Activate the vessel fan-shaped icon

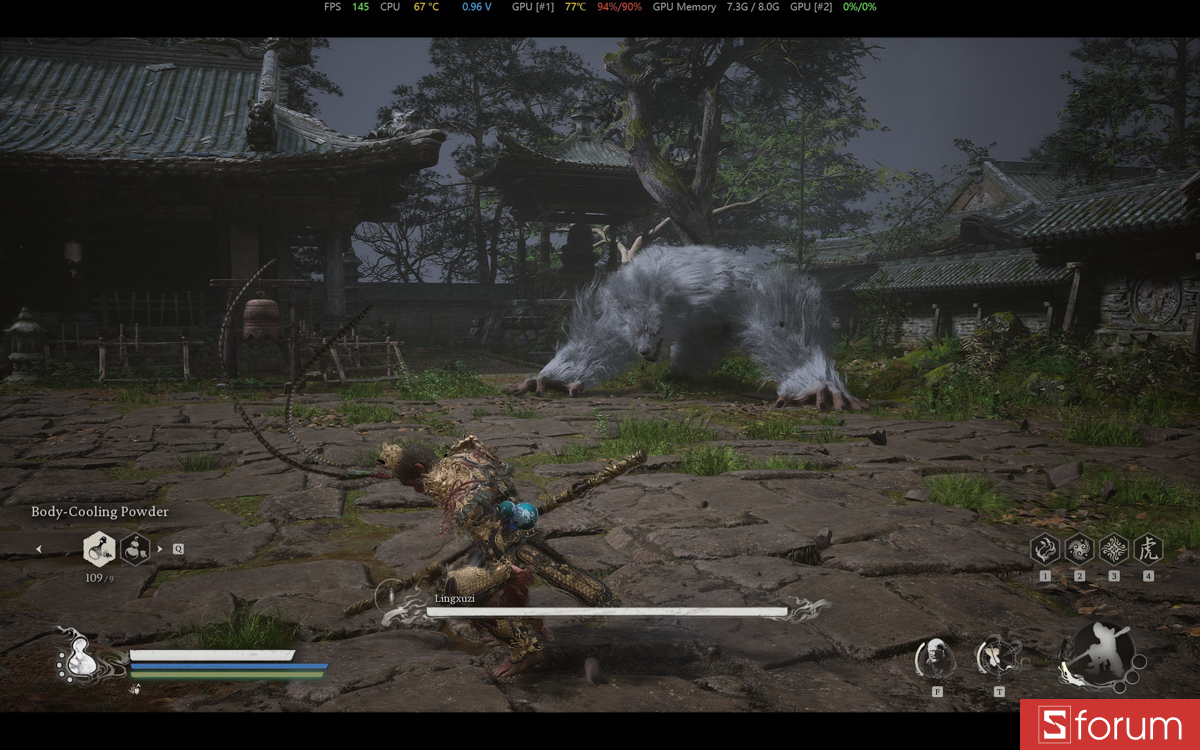click(997, 657)
